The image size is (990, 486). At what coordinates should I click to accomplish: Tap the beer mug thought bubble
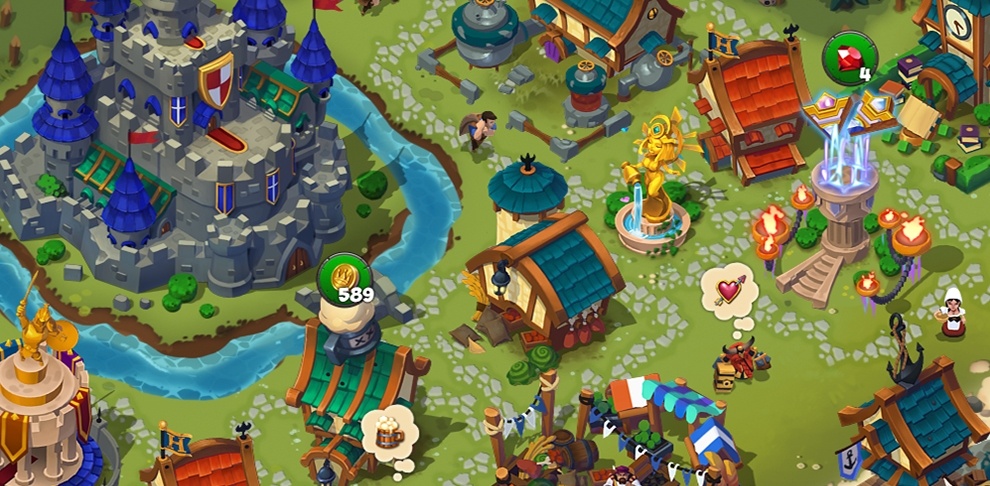pyautogui.click(x=389, y=432)
